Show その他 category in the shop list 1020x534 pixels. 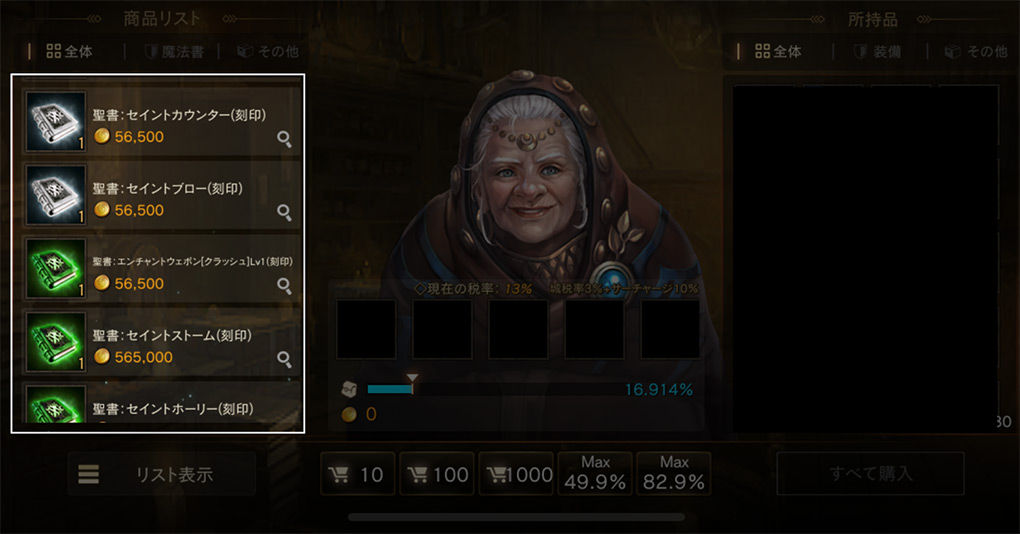point(268,52)
